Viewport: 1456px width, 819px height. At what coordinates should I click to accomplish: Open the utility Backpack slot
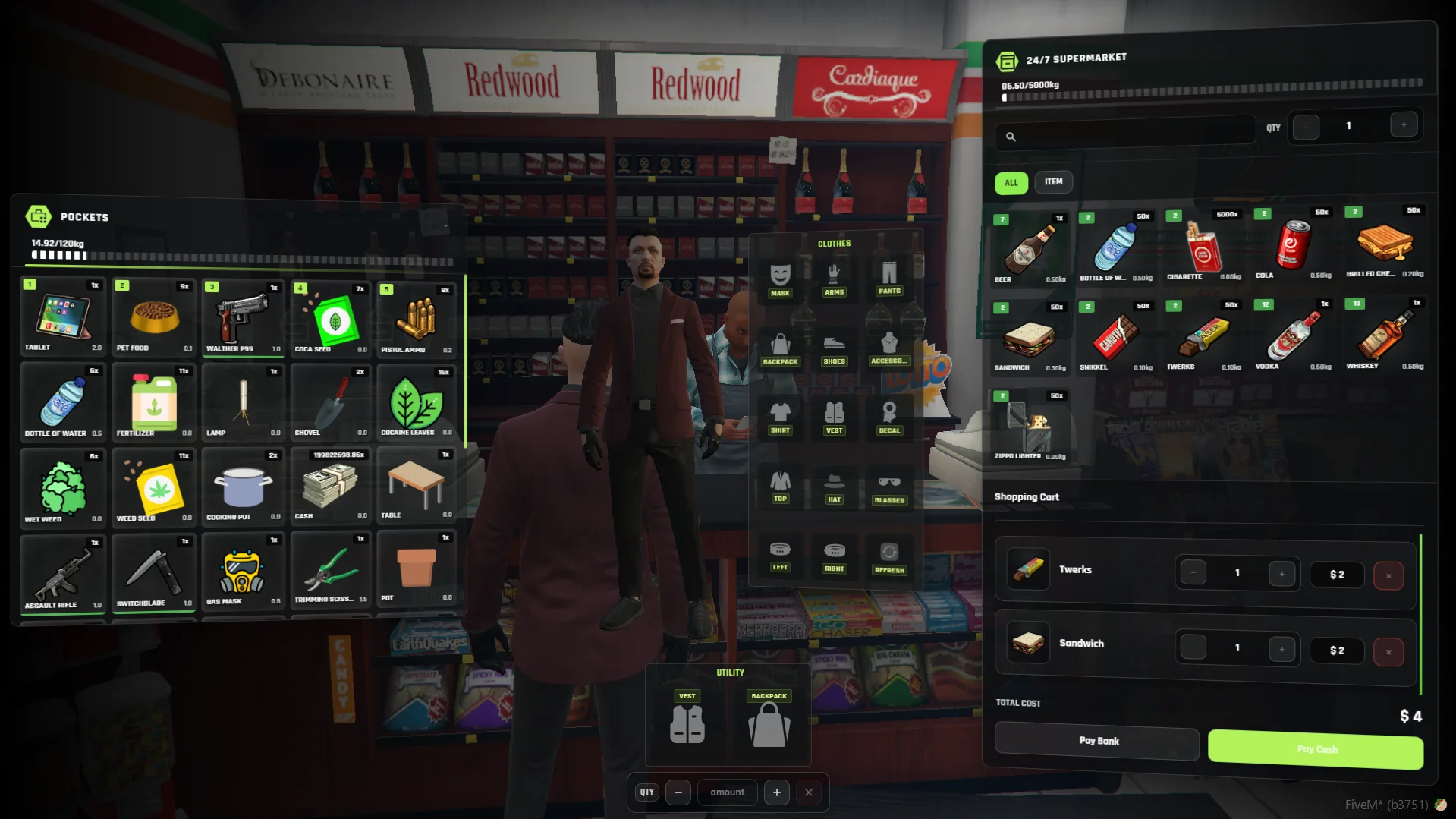769,719
